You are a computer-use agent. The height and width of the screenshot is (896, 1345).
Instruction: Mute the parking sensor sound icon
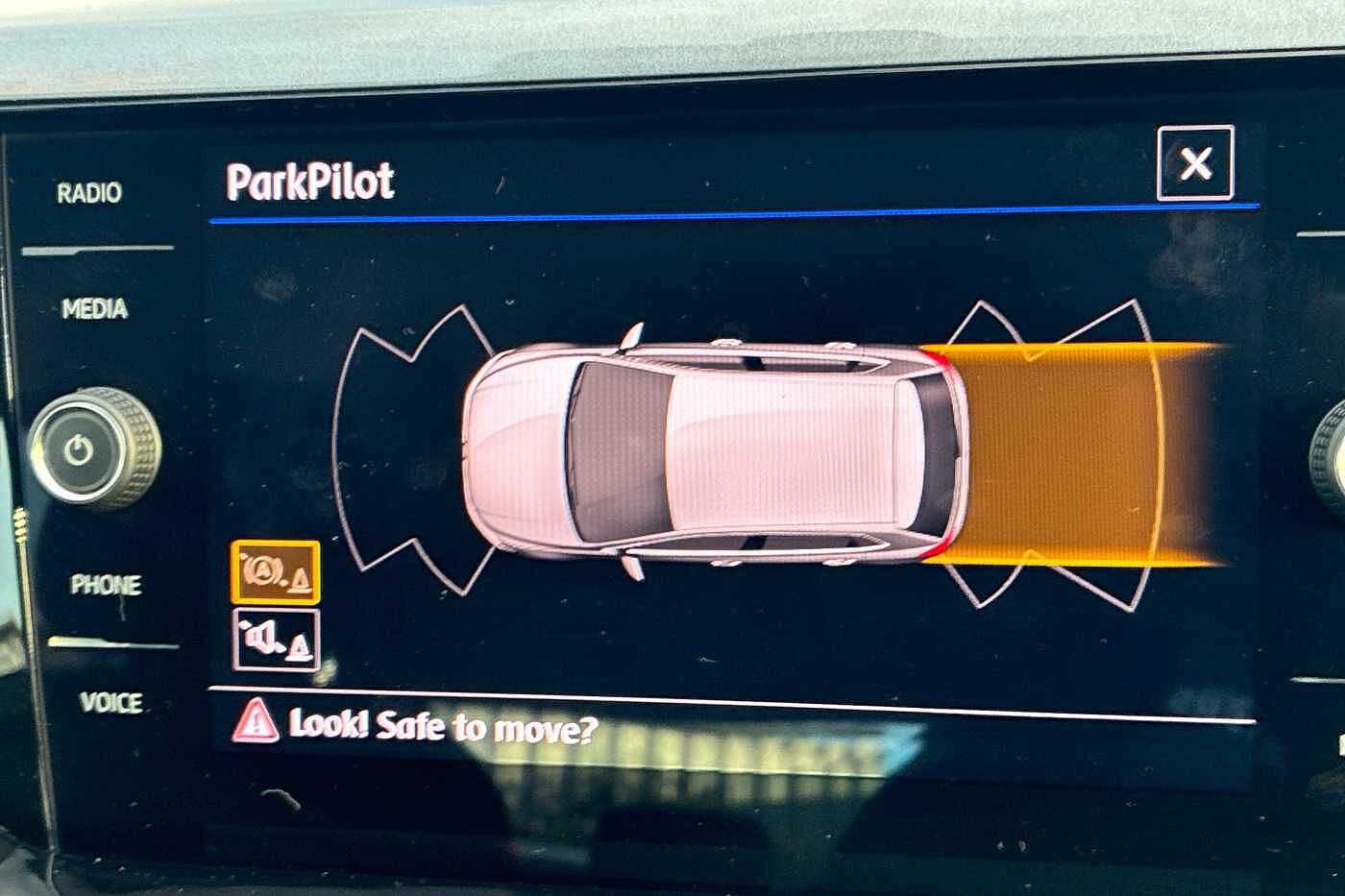point(276,639)
